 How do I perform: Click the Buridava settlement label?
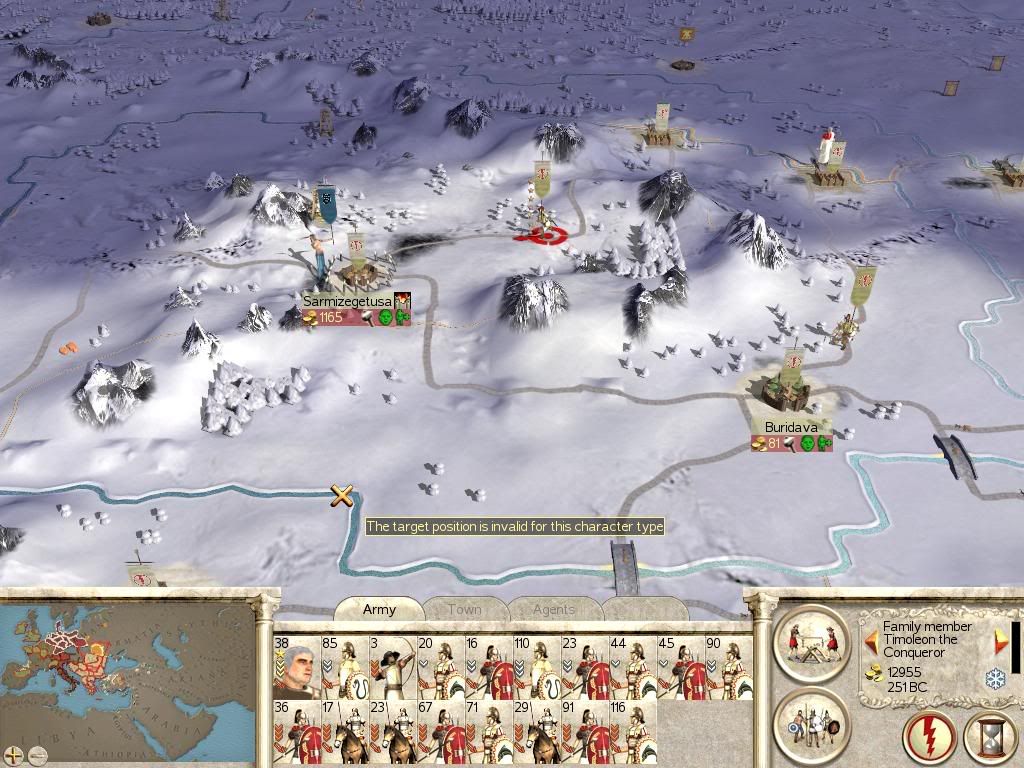tap(791, 427)
